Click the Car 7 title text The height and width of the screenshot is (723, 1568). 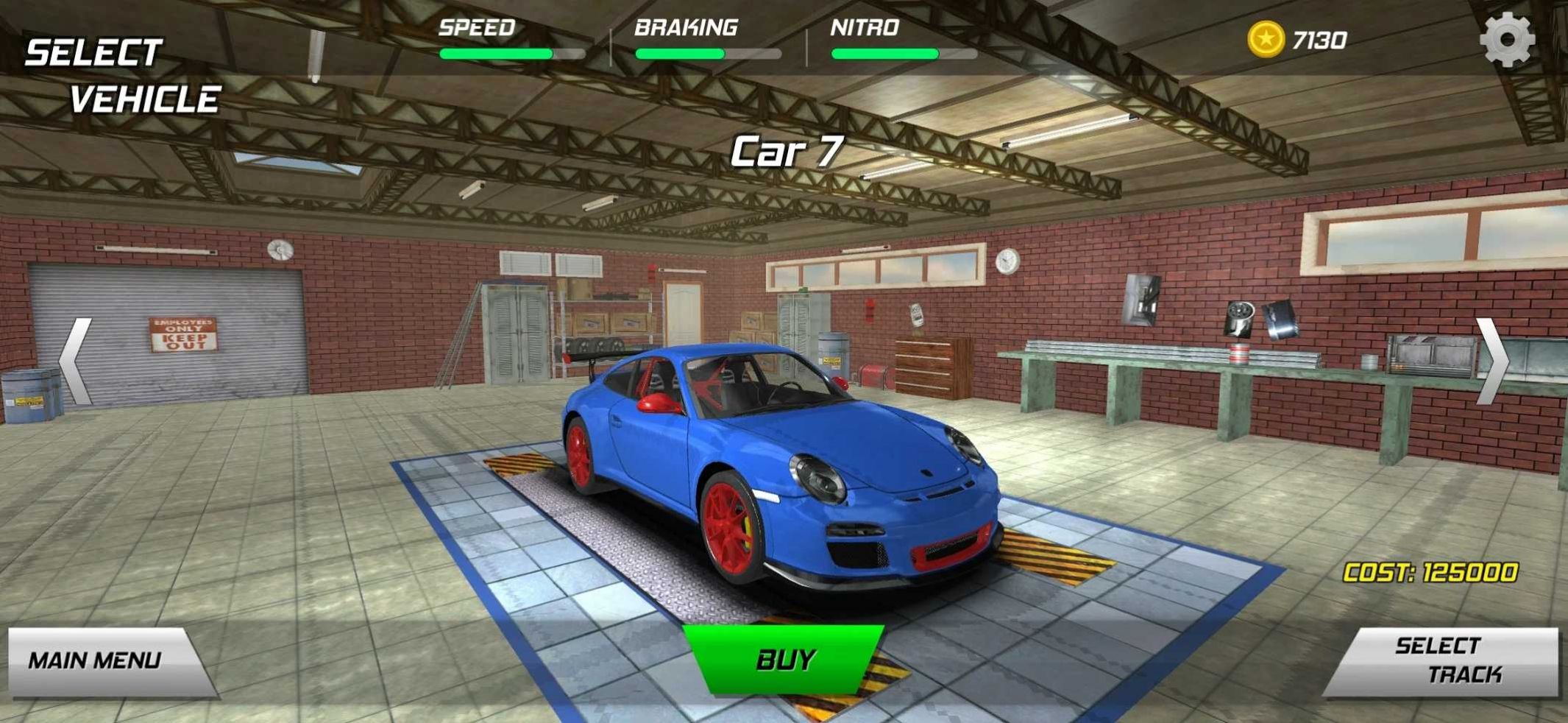pos(787,149)
